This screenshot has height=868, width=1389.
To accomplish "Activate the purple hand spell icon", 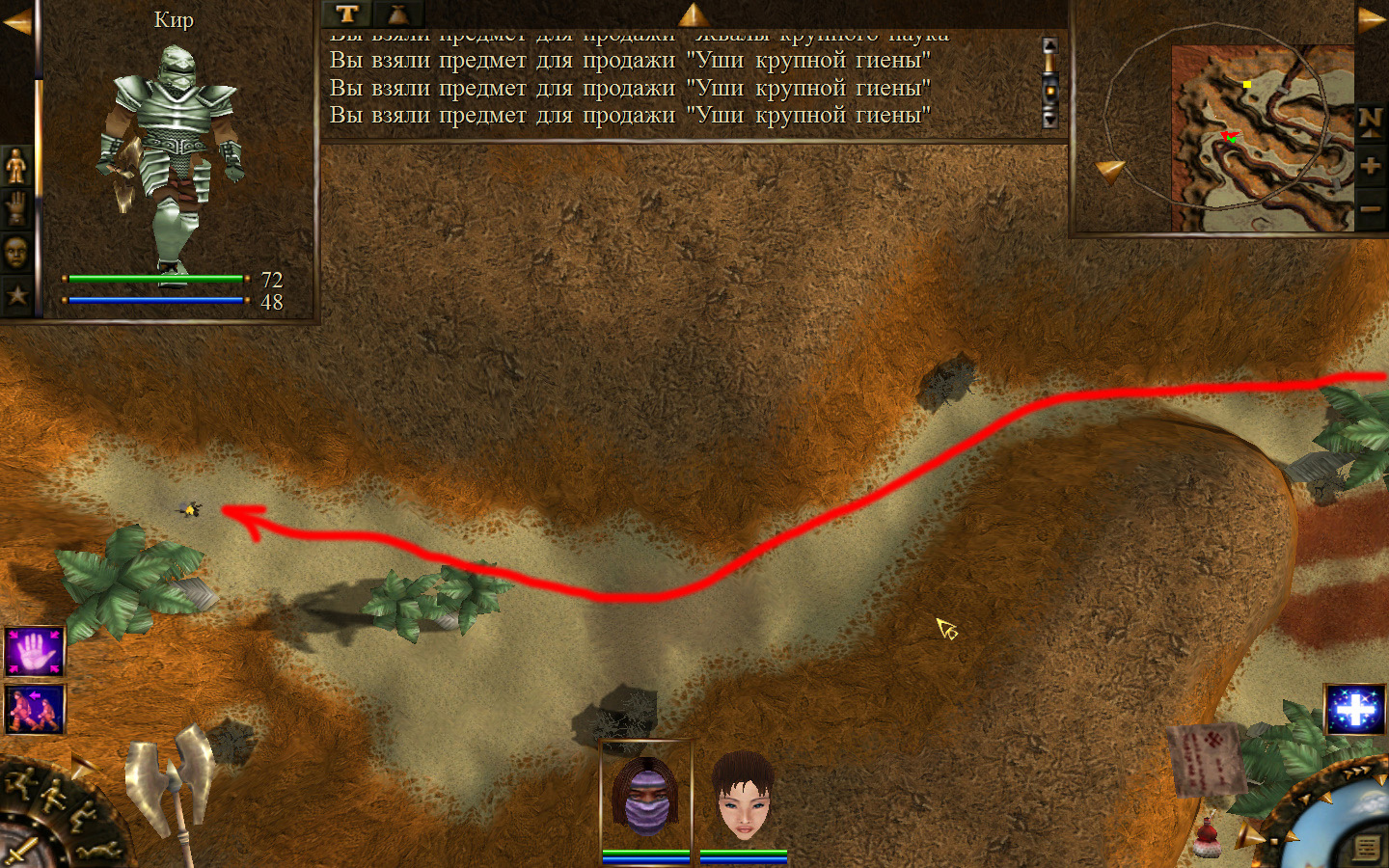I will (x=35, y=652).
